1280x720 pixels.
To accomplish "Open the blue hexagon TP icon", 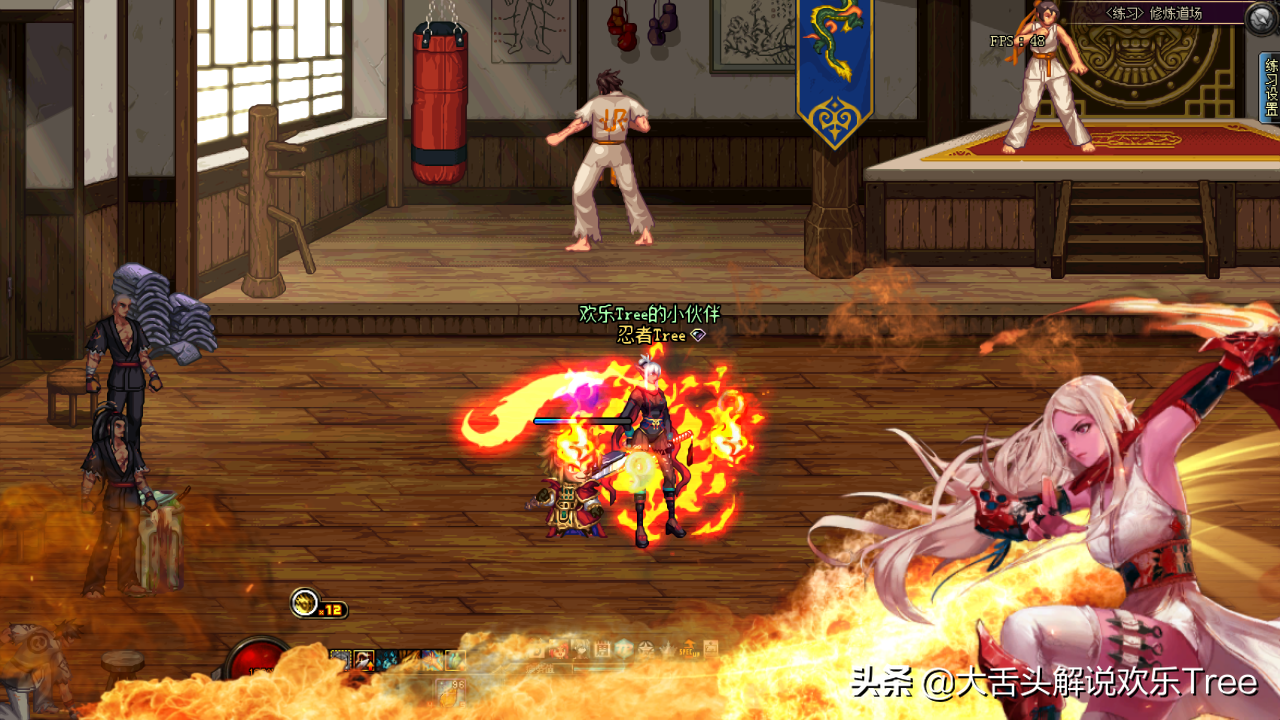I will coord(625,650).
